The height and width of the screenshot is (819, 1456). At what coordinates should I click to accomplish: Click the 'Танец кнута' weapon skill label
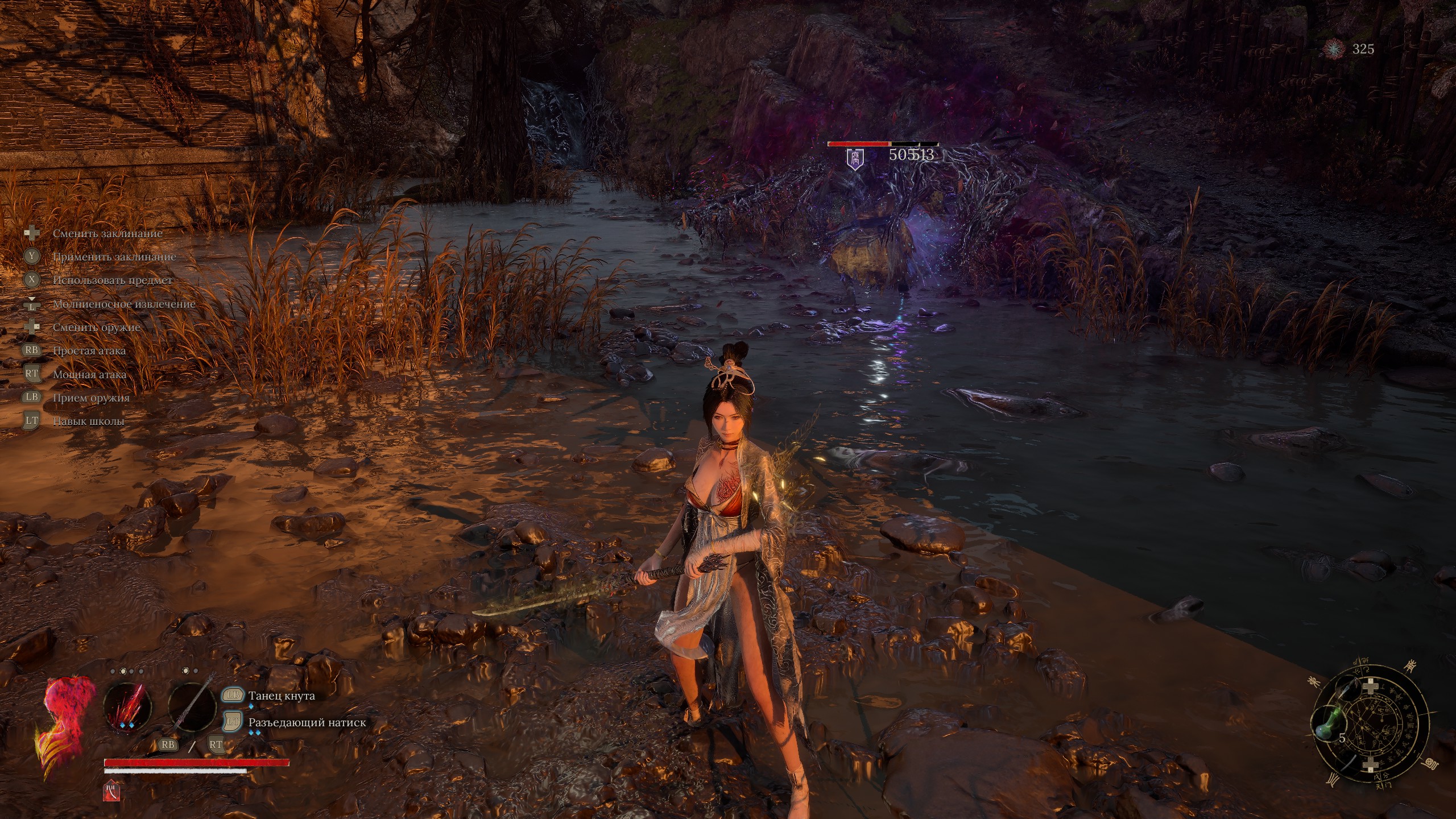click(282, 696)
